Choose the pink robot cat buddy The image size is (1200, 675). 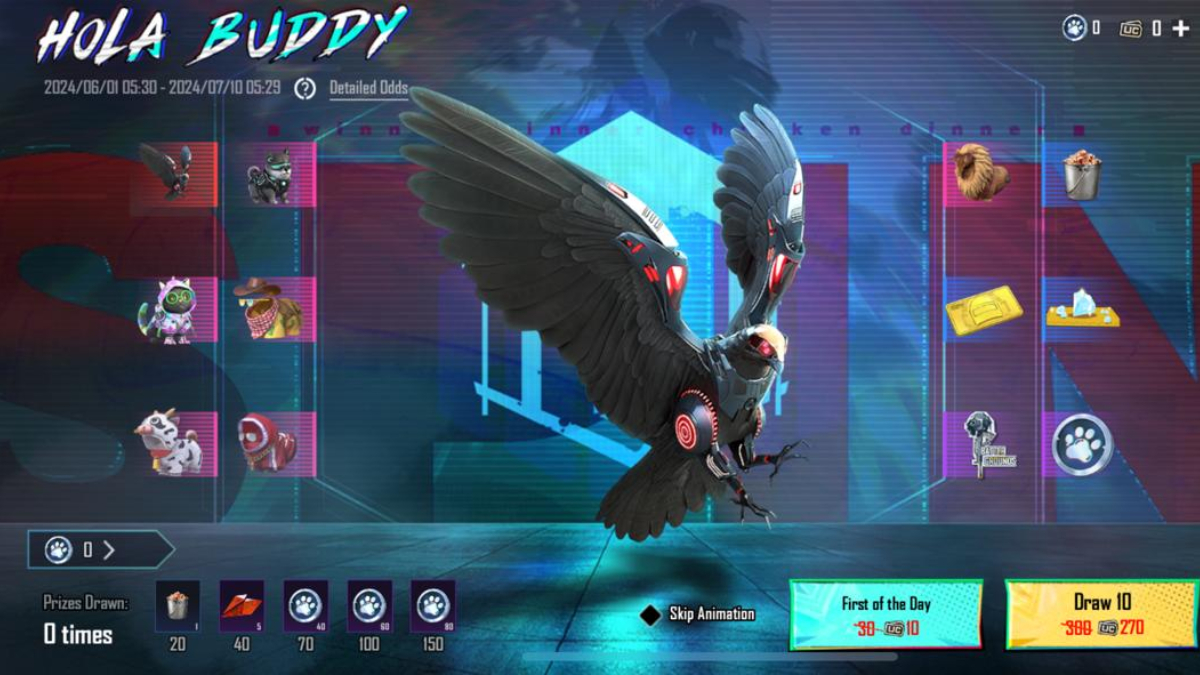170,310
